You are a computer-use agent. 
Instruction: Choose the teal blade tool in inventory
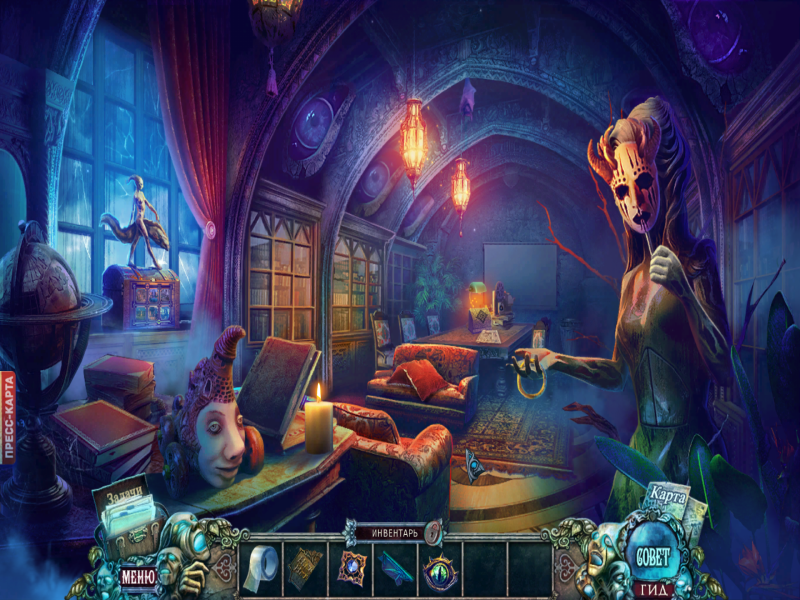[x=395, y=568]
